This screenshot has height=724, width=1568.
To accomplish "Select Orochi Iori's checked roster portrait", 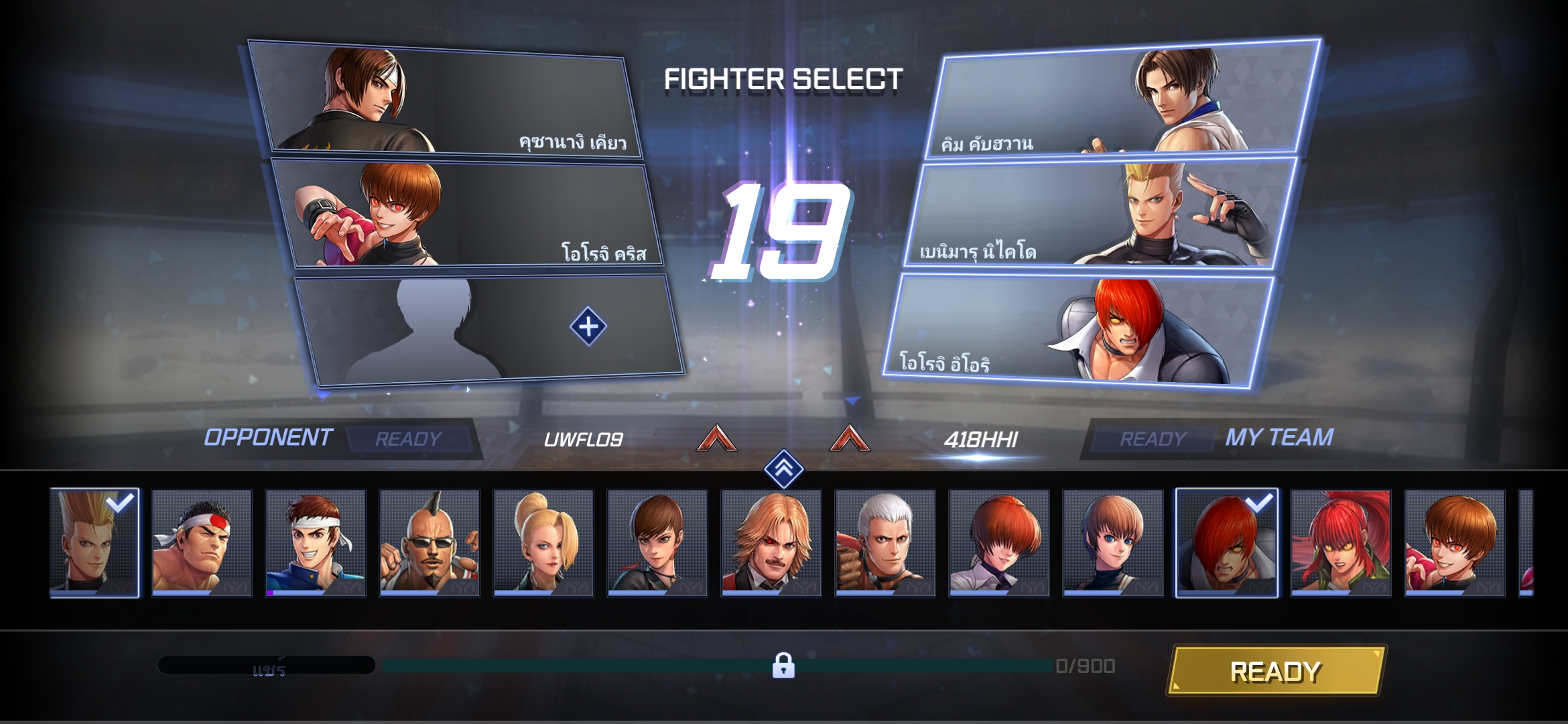I will click(1227, 543).
